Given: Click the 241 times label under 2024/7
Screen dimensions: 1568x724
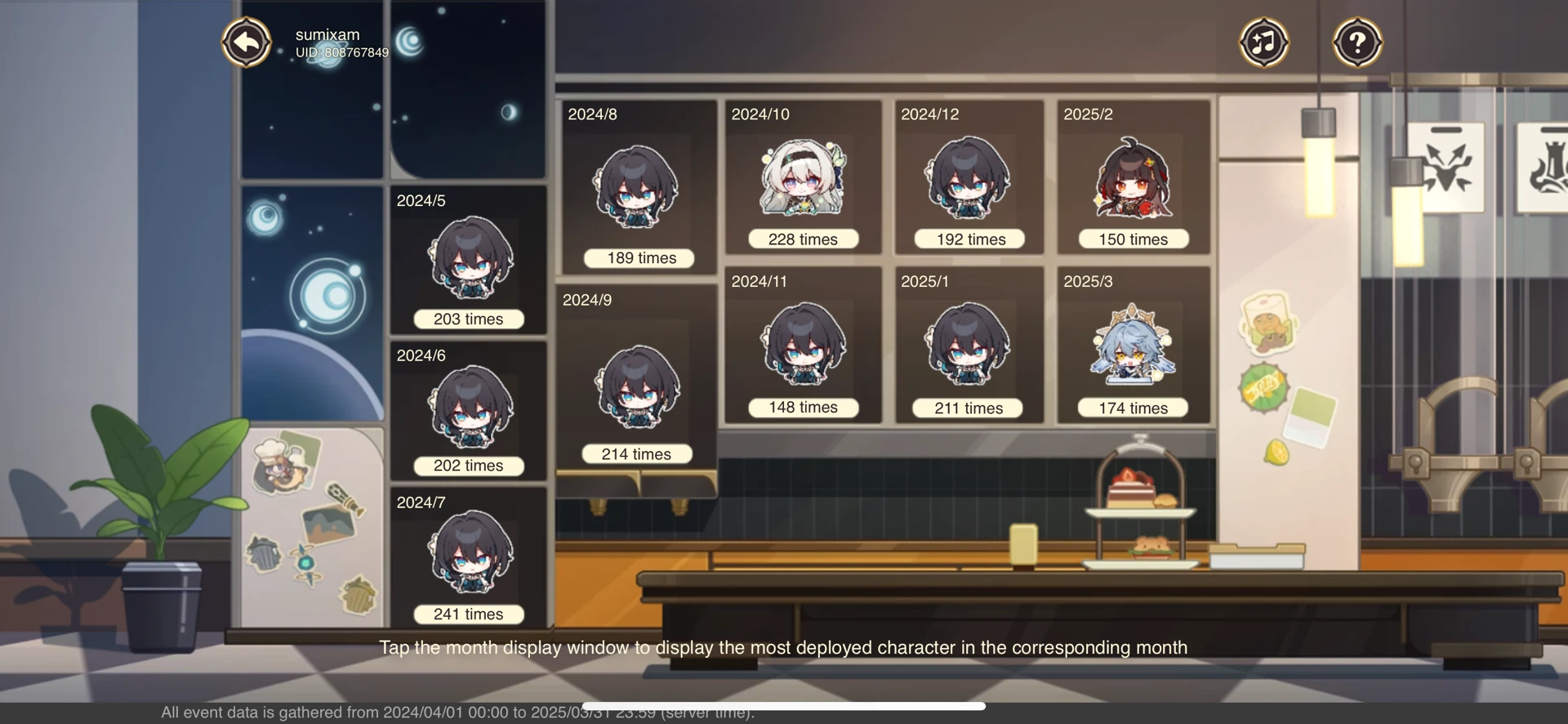Looking at the screenshot, I should click(468, 613).
